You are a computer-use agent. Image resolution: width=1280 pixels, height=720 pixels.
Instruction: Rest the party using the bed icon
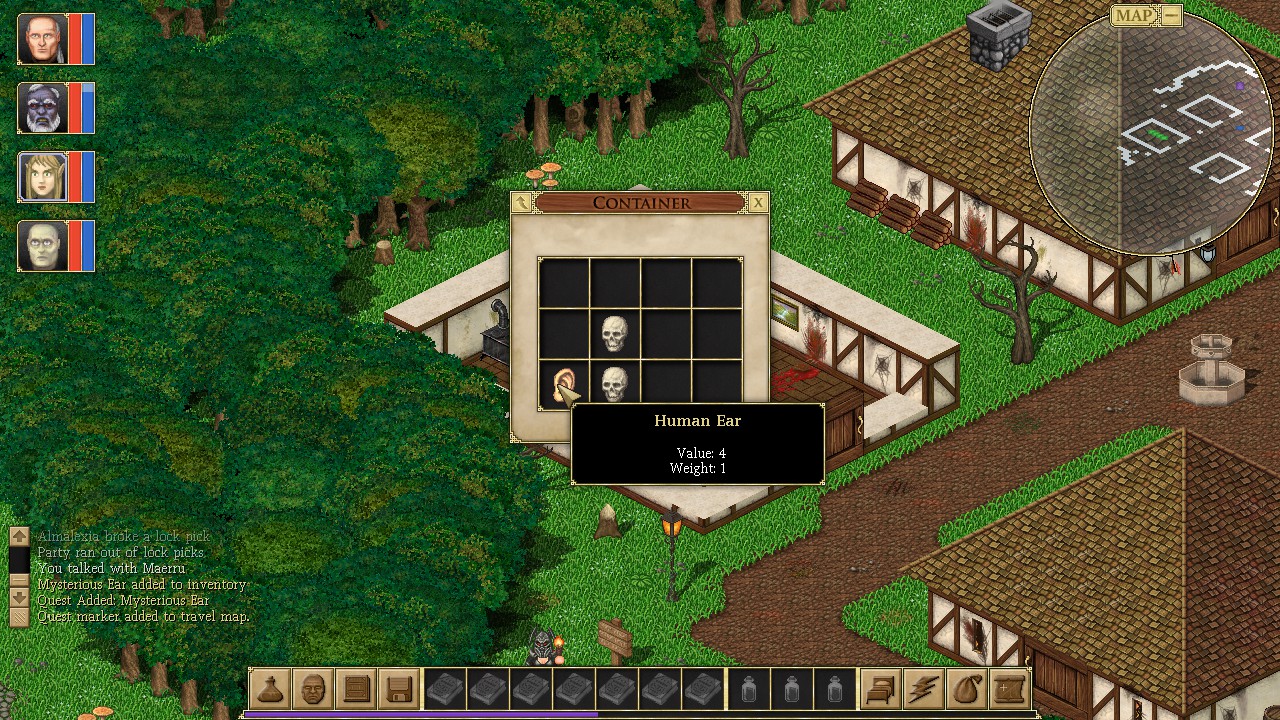pyautogui.click(x=881, y=689)
